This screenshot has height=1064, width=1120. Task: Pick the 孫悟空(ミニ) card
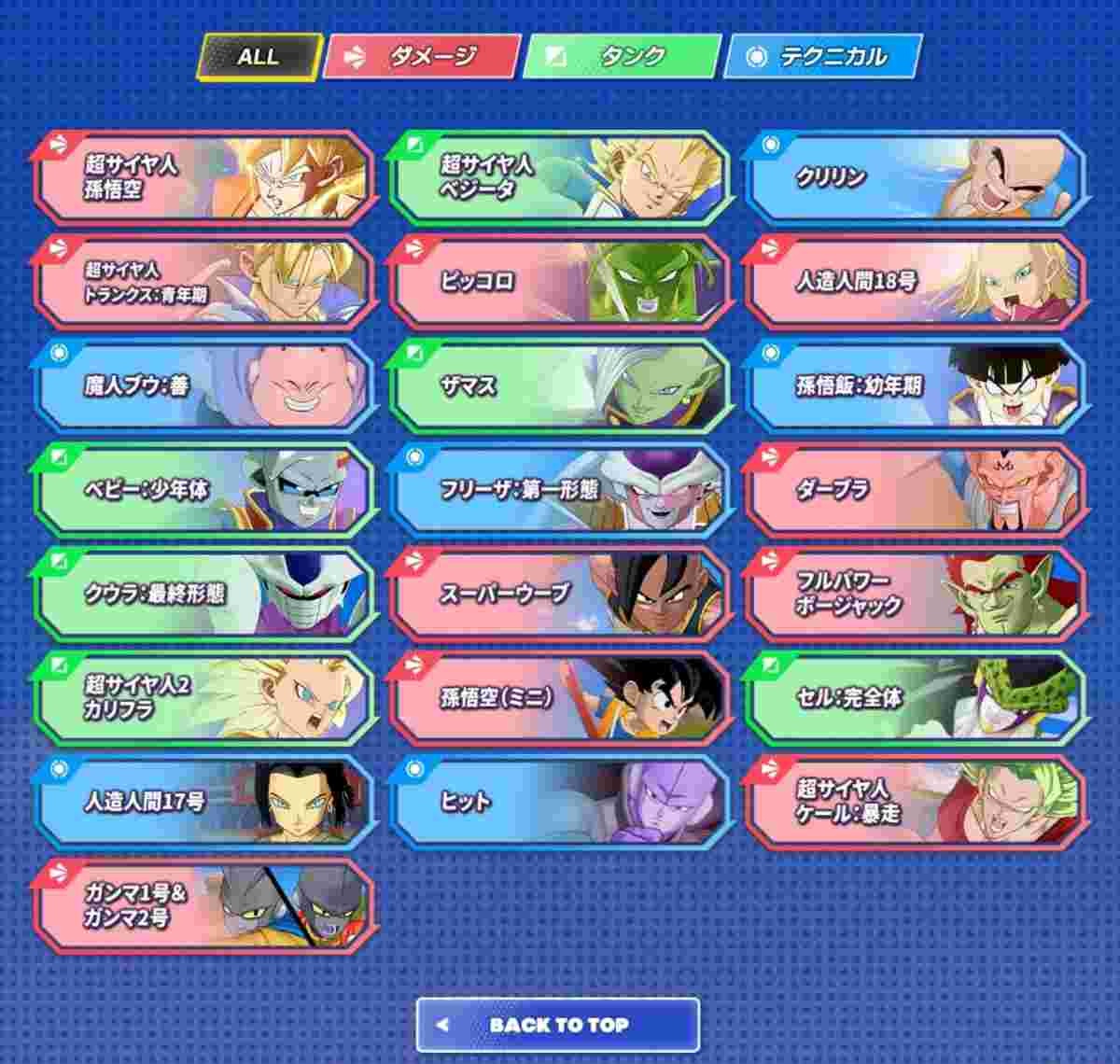(559, 697)
